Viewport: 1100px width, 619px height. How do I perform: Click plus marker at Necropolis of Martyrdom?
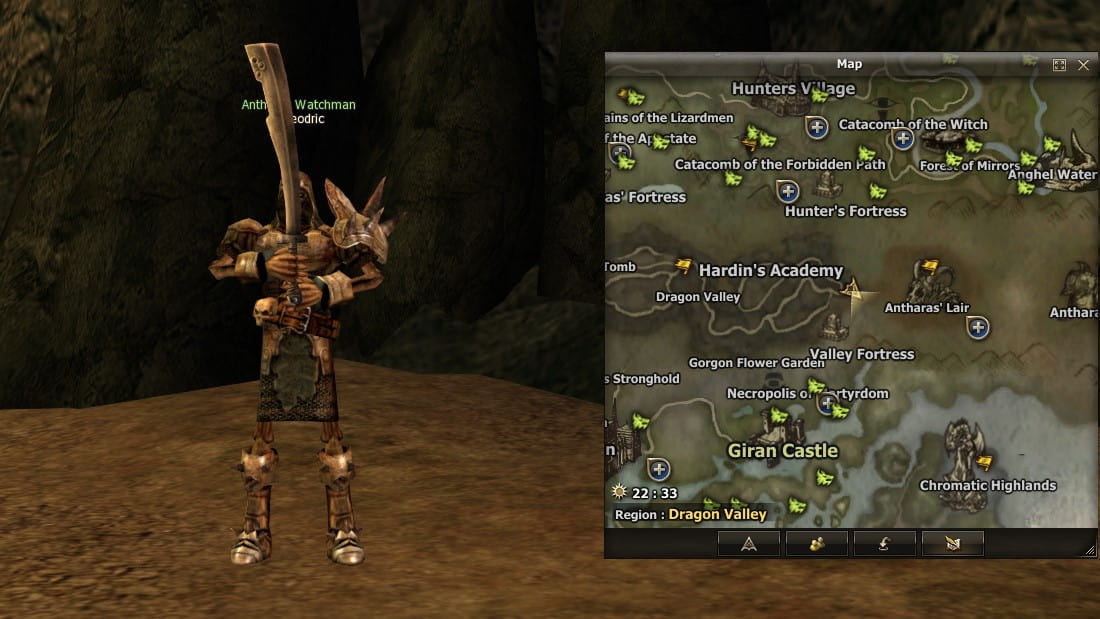(x=826, y=403)
